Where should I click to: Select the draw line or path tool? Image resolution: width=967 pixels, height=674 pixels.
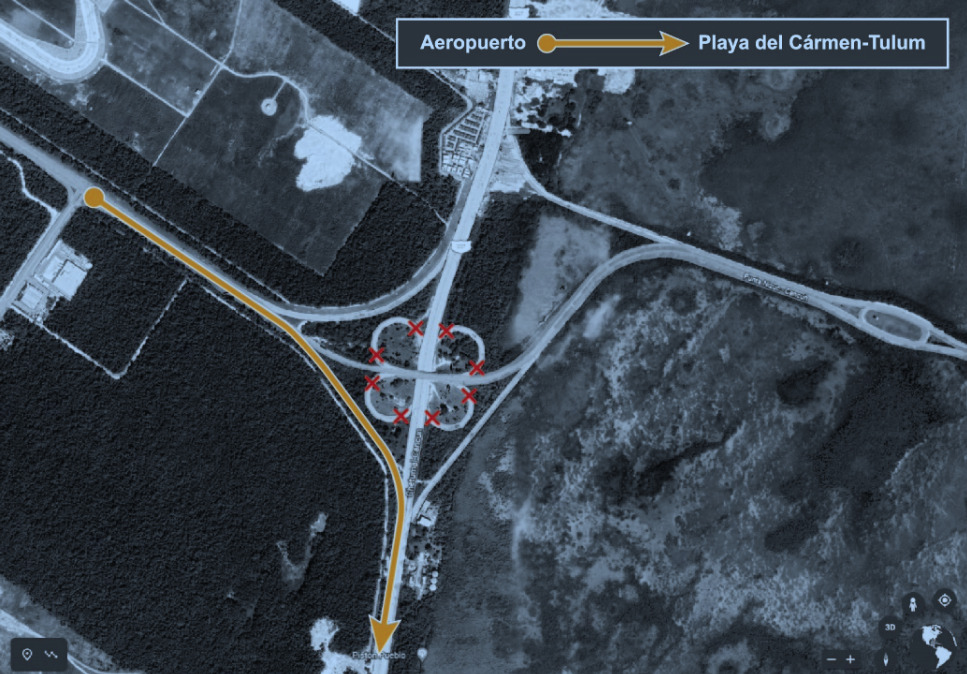(x=51, y=654)
